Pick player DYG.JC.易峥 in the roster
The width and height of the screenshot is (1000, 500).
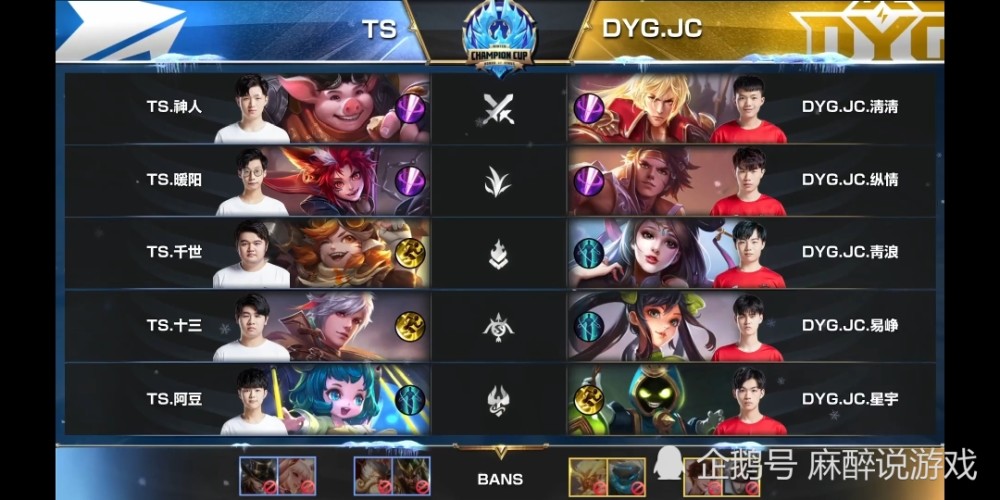coord(849,325)
